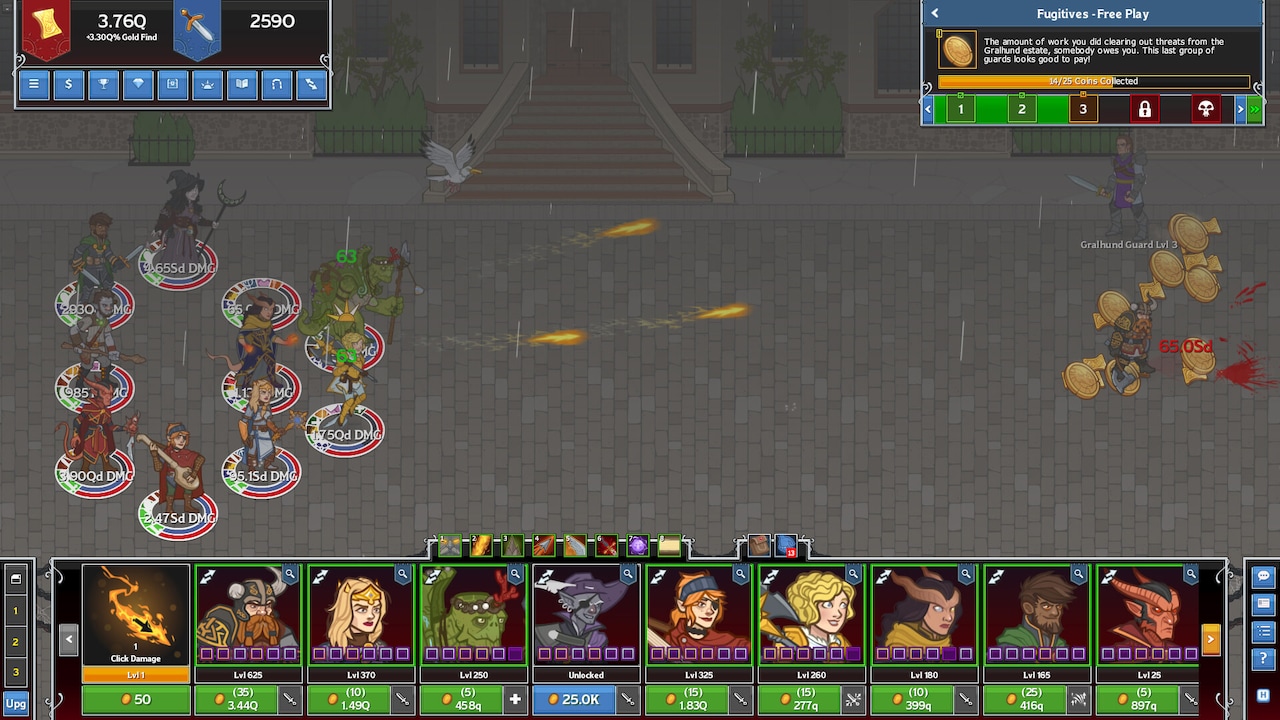This screenshot has height=720, width=1280.
Task: Open the gem store diamond icon
Action: pyautogui.click(x=138, y=85)
